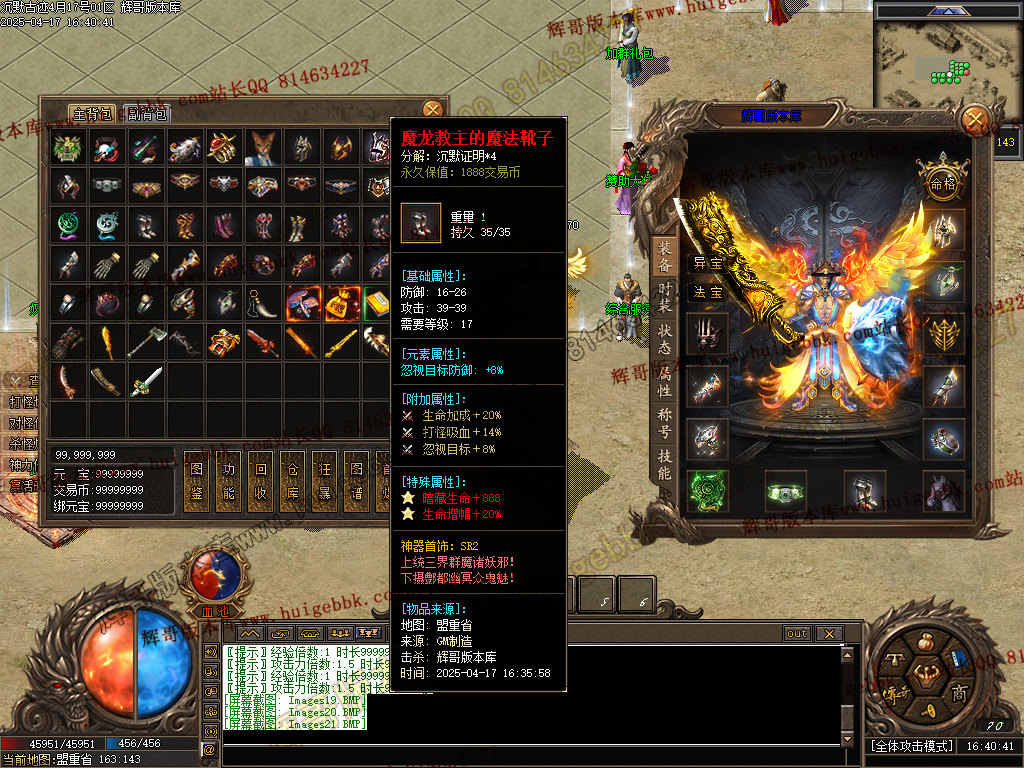Select the fox-headed character portrait item
This screenshot has width=1024, height=768.
(x=262, y=148)
